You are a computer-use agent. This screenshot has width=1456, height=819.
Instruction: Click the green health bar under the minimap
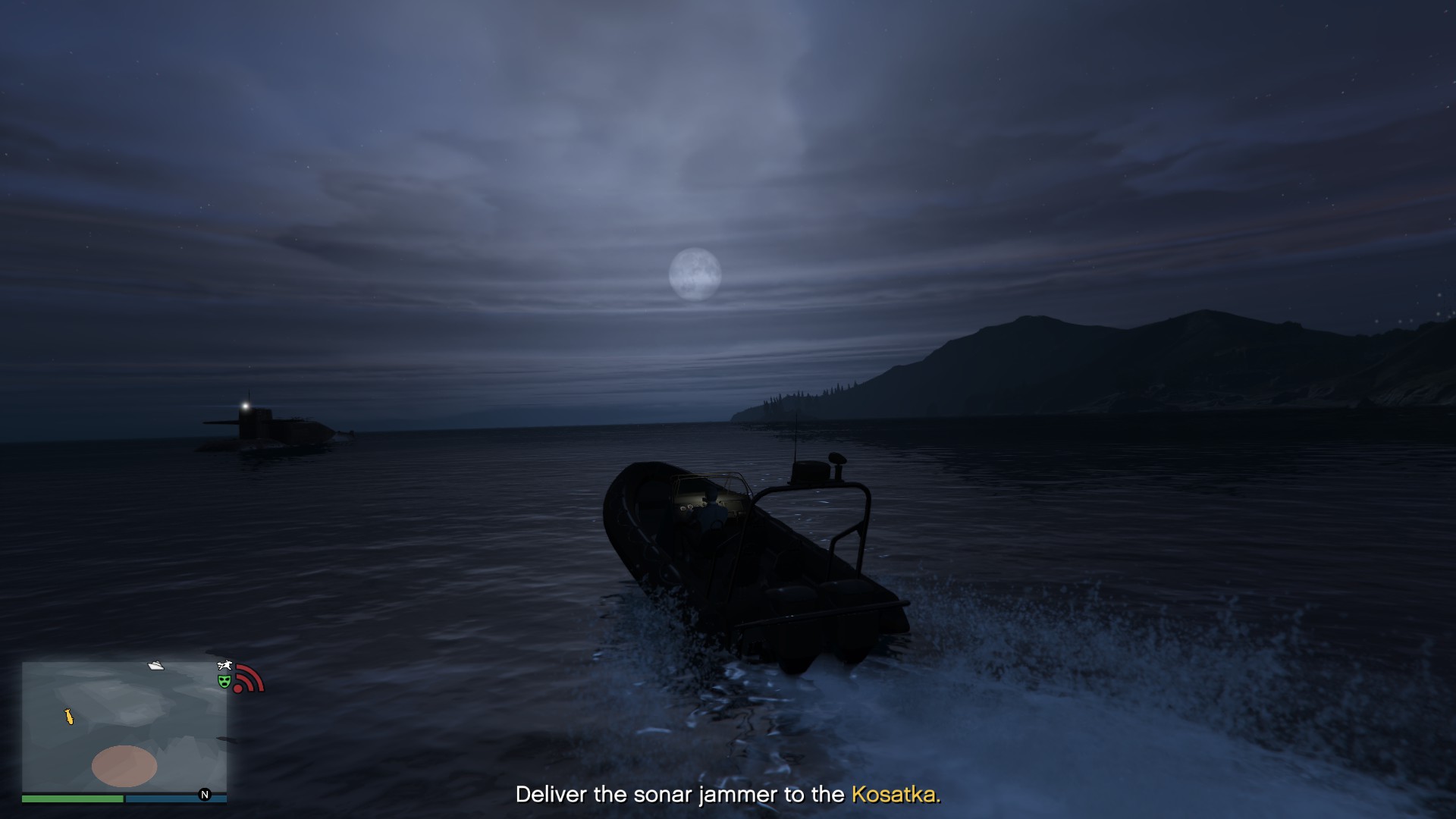(72, 799)
